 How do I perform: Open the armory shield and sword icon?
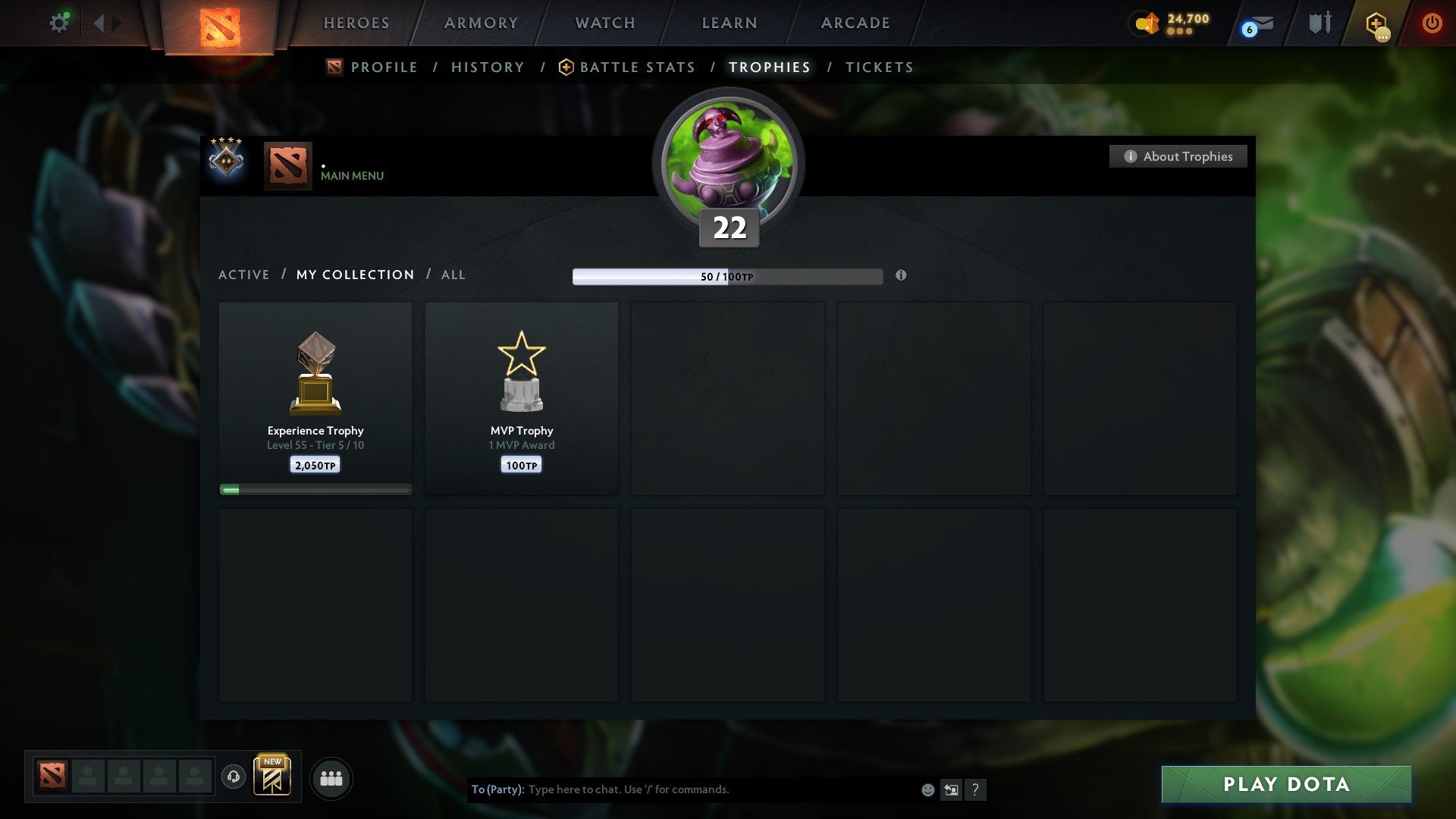coord(1319,23)
